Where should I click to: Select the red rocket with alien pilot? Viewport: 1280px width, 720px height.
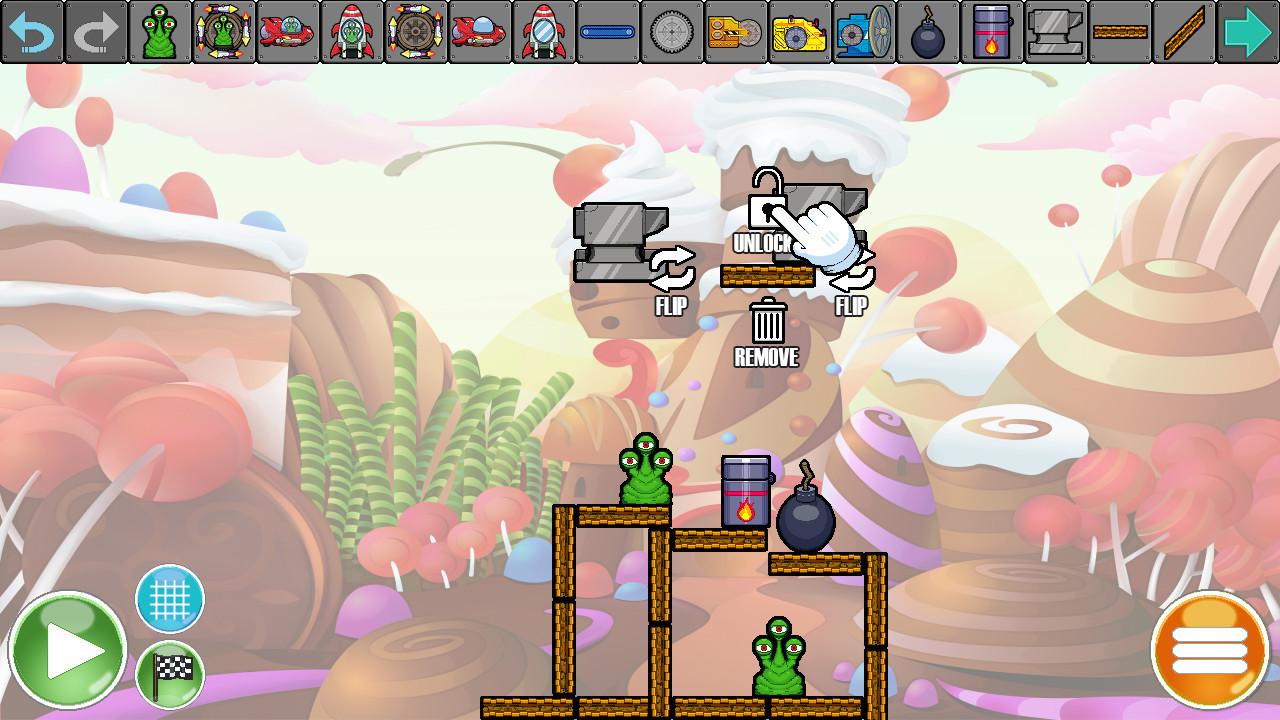(350, 30)
